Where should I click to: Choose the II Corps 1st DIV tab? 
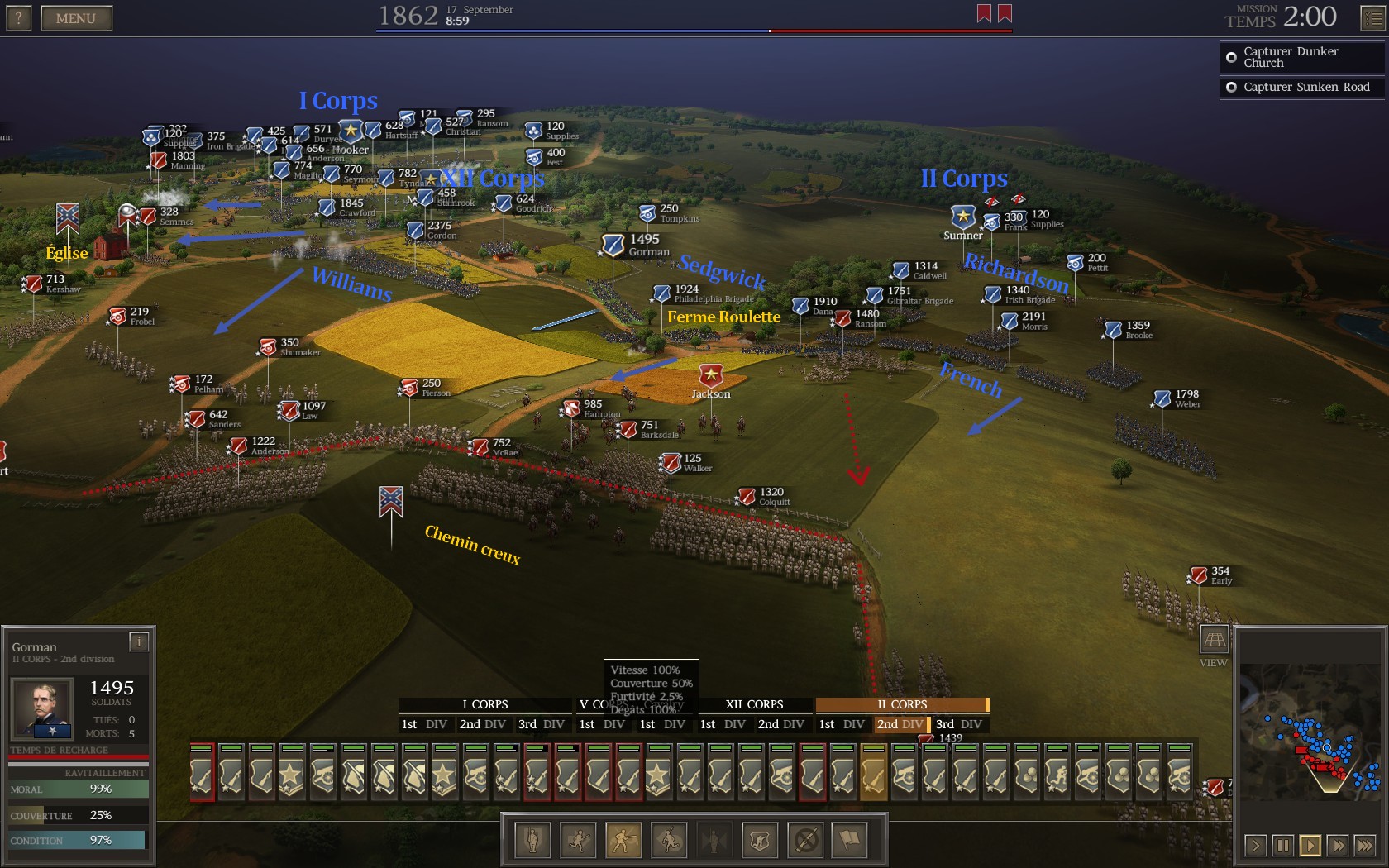(841, 724)
